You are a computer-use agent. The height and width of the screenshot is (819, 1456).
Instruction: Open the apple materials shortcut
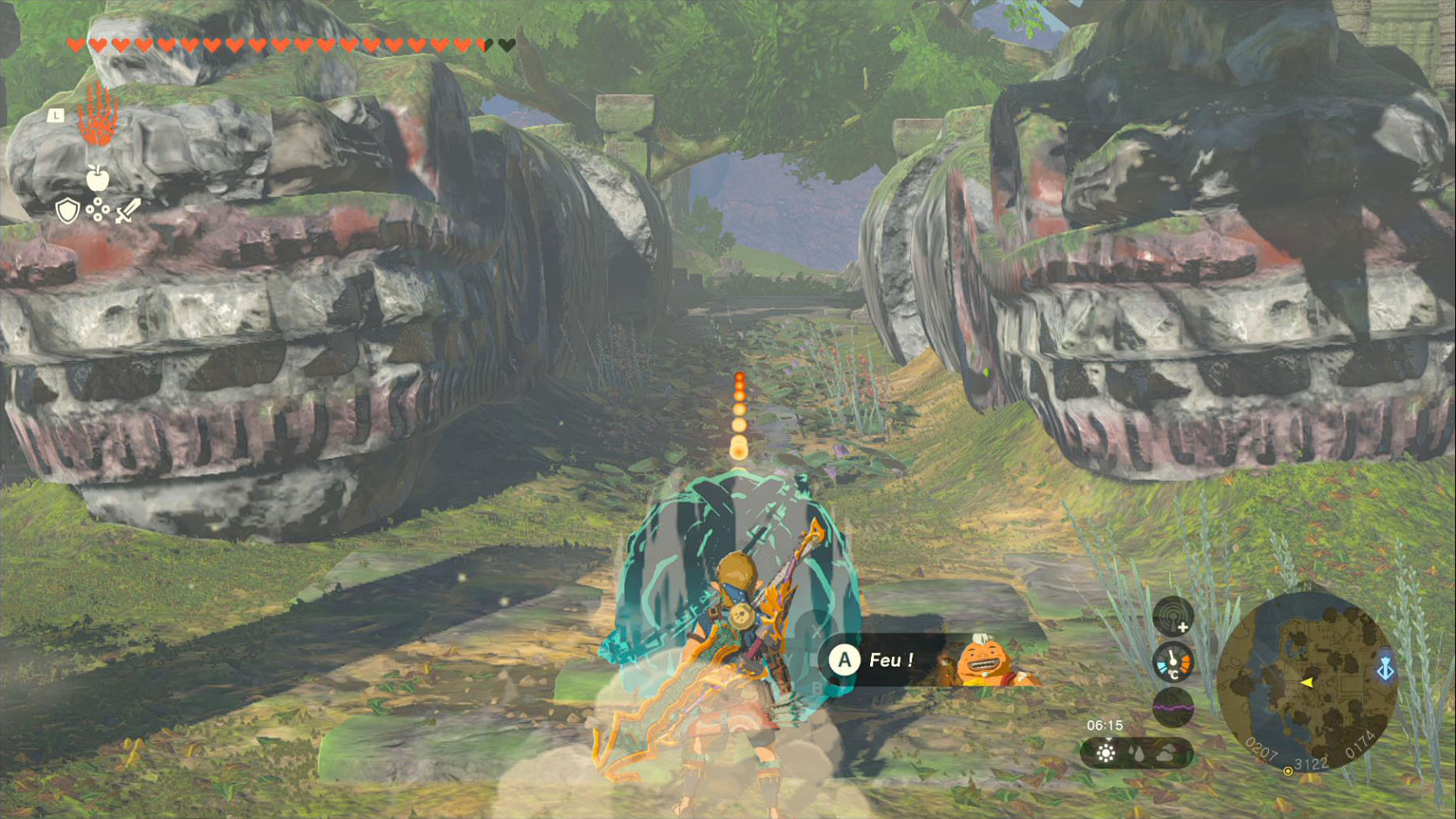[97, 178]
